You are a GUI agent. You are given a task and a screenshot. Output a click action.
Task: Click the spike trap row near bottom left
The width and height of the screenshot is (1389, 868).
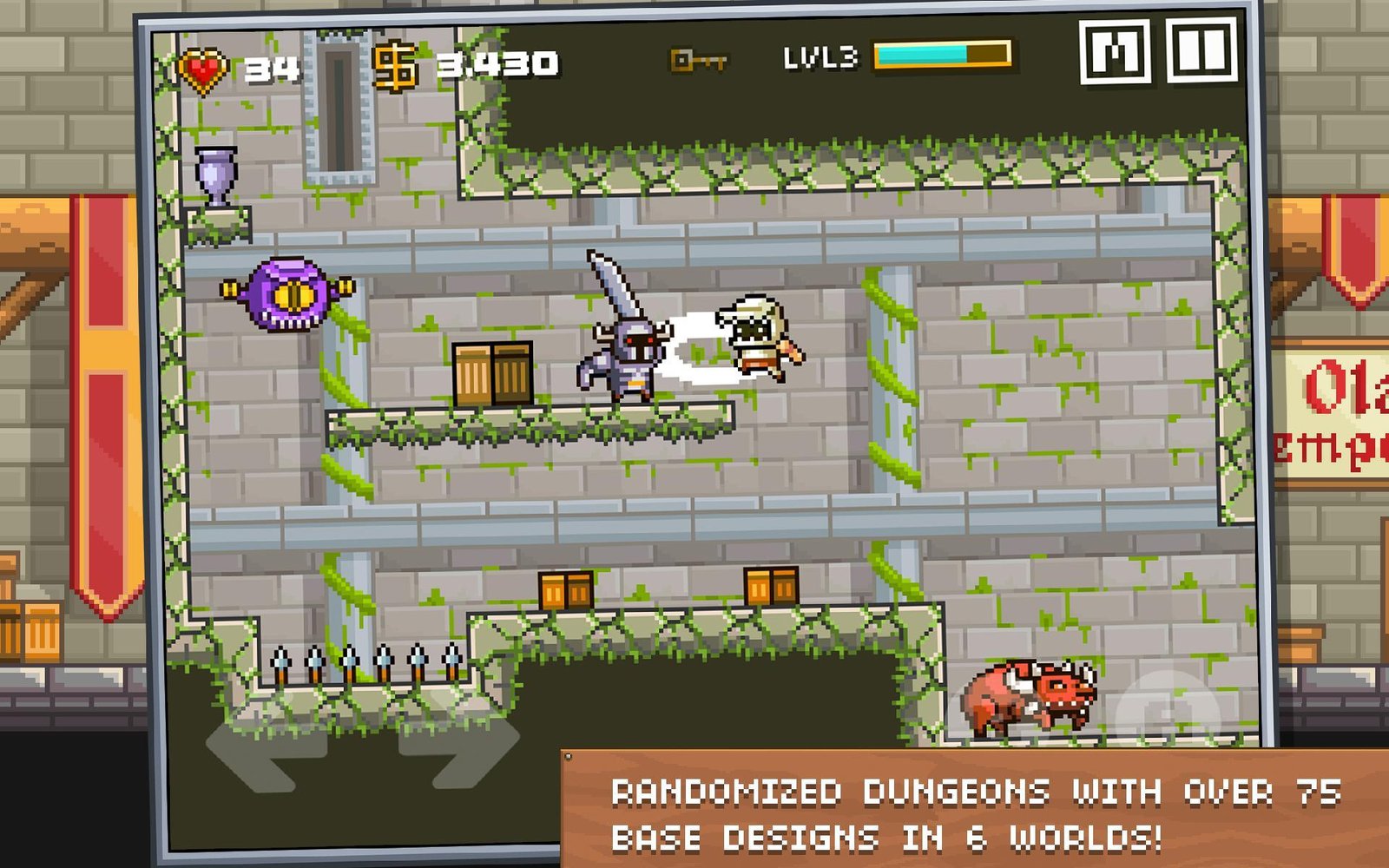click(x=365, y=662)
